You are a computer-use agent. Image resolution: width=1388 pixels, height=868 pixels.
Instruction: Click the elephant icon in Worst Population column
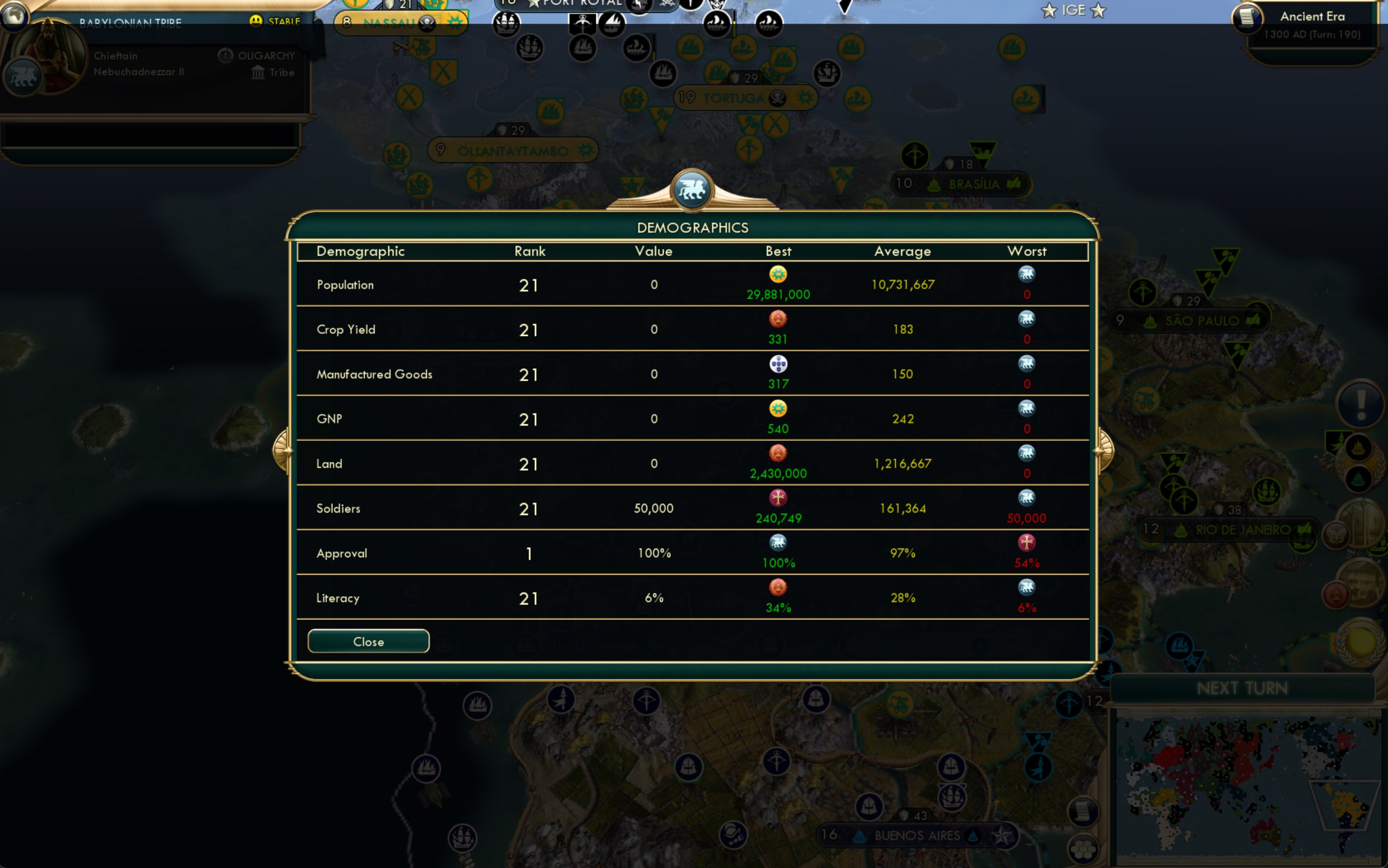tap(1026, 274)
